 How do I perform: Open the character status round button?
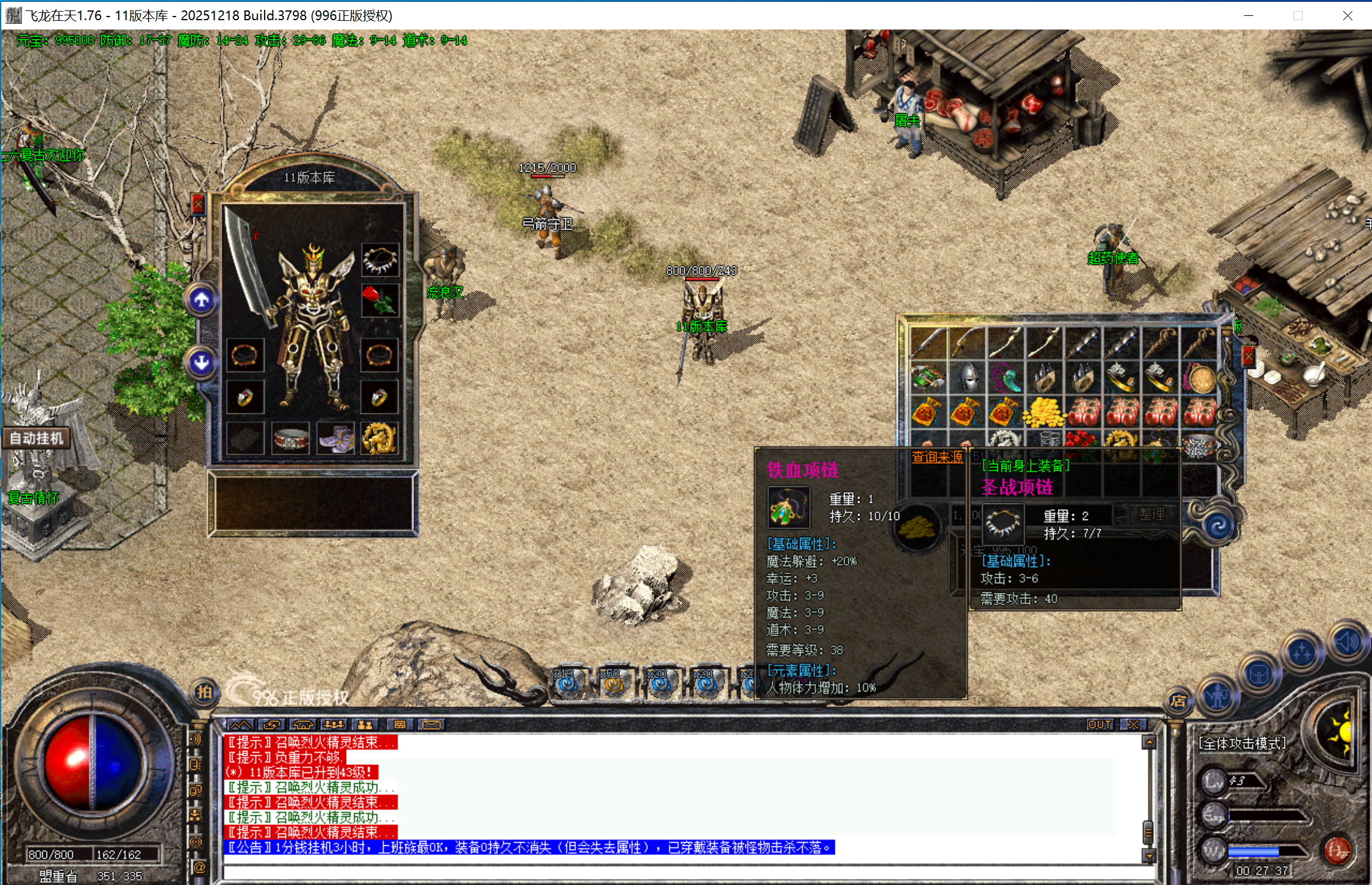(x=1218, y=696)
